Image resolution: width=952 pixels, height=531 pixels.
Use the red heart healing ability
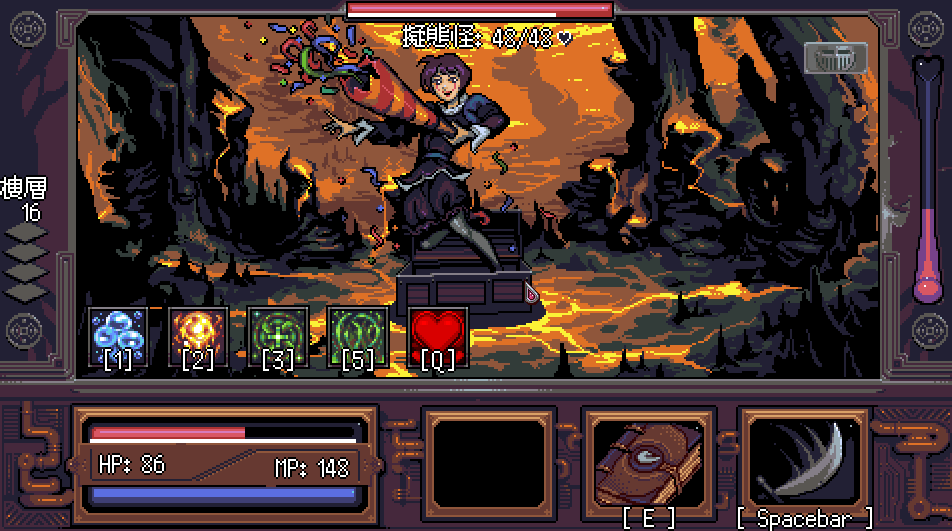tap(438, 337)
